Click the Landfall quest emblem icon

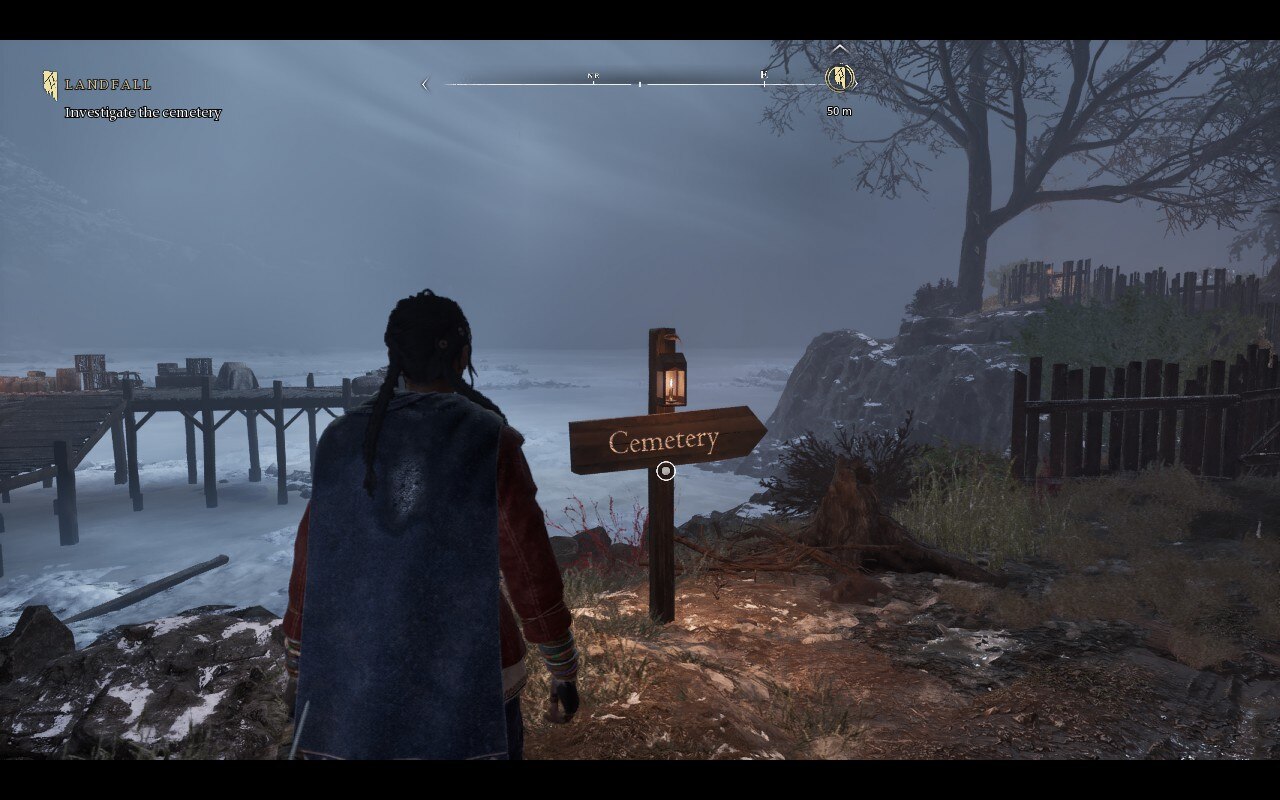pyautogui.click(x=50, y=85)
